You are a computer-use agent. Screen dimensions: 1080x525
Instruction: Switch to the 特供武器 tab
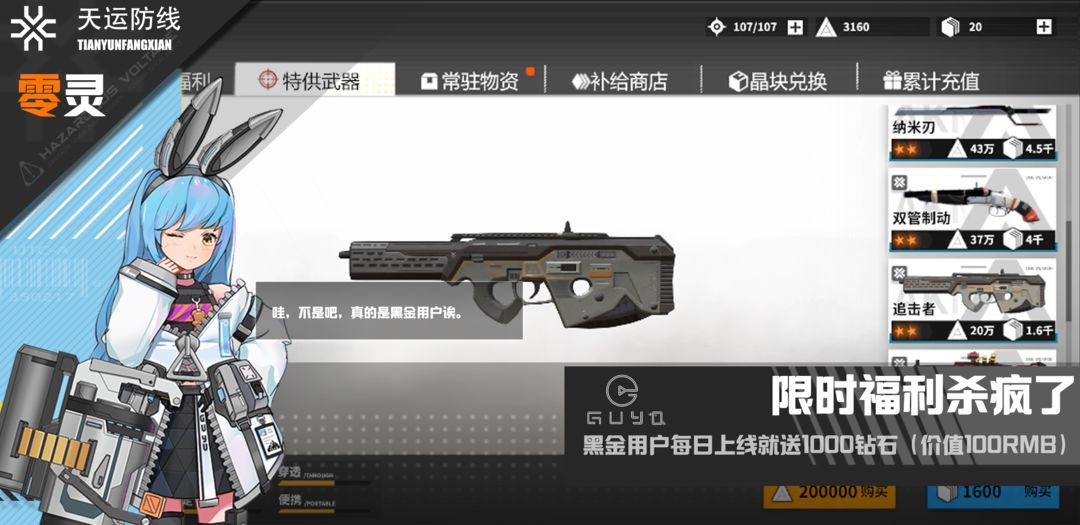click(315, 81)
